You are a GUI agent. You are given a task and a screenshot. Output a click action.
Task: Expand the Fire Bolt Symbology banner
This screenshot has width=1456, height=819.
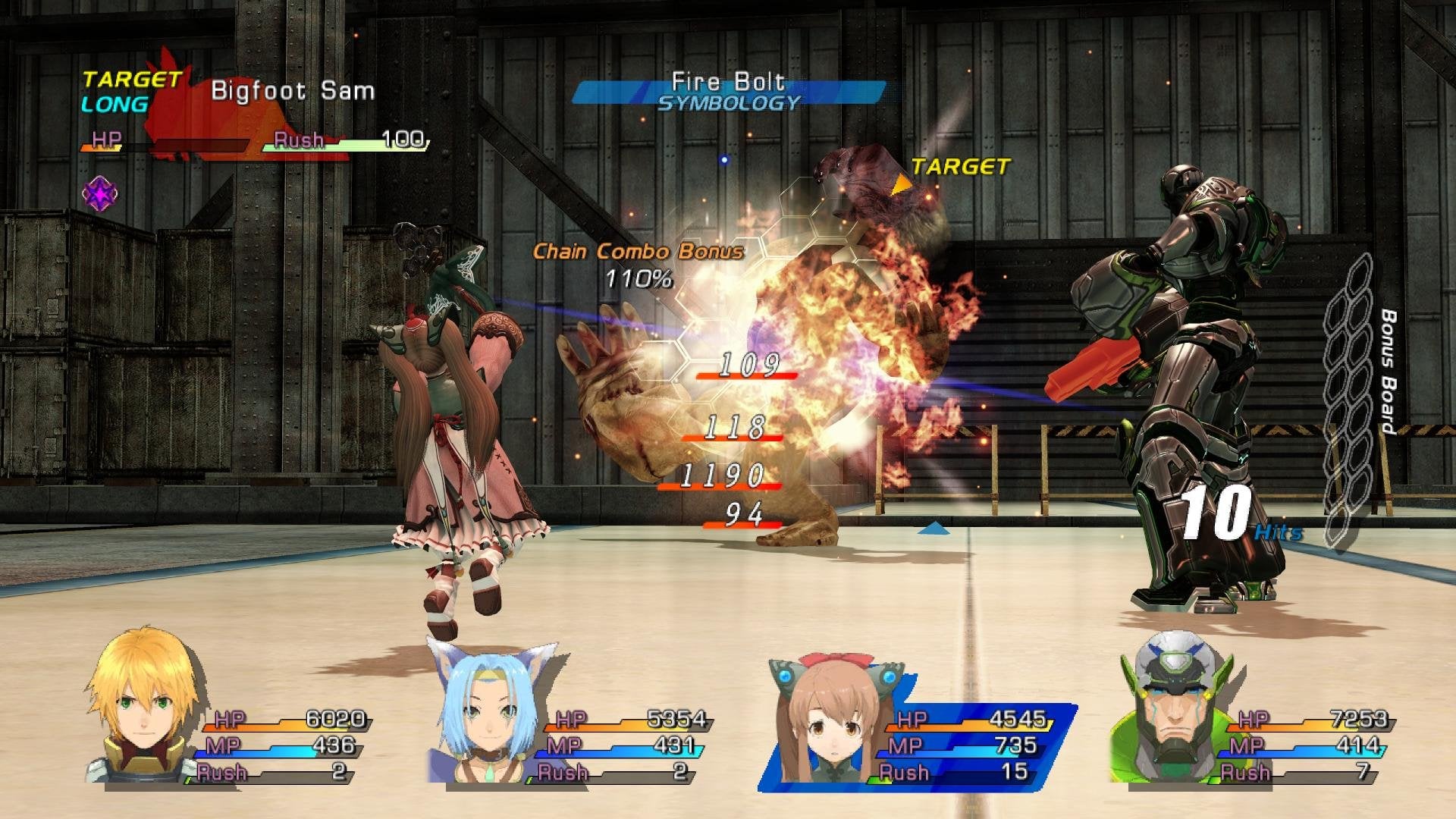[x=728, y=89]
